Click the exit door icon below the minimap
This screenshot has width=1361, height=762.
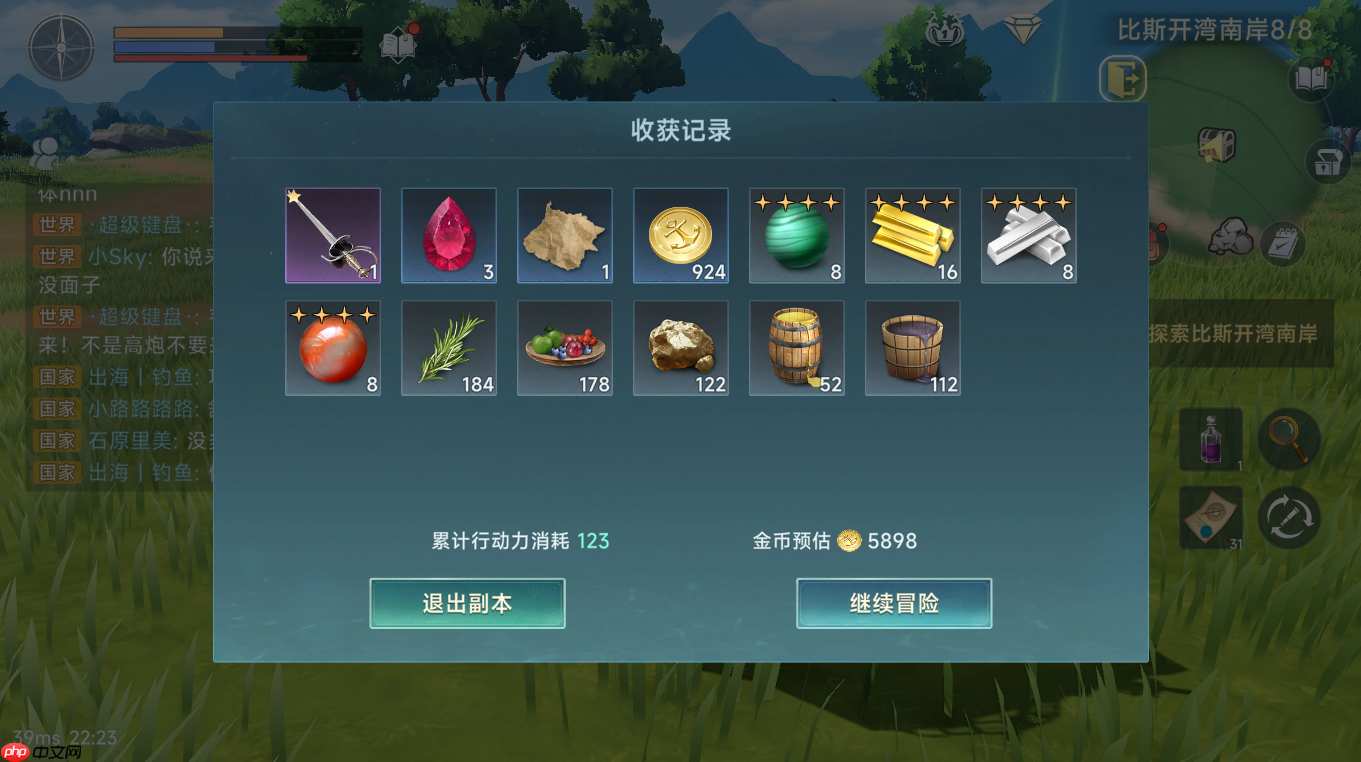(1121, 80)
